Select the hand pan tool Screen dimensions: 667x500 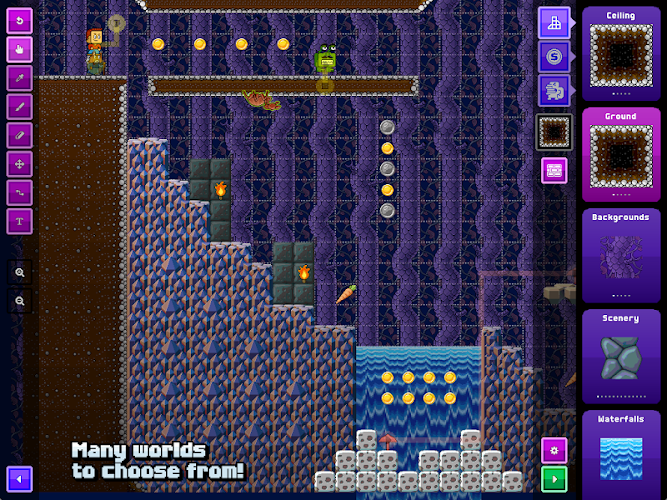click(x=20, y=49)
